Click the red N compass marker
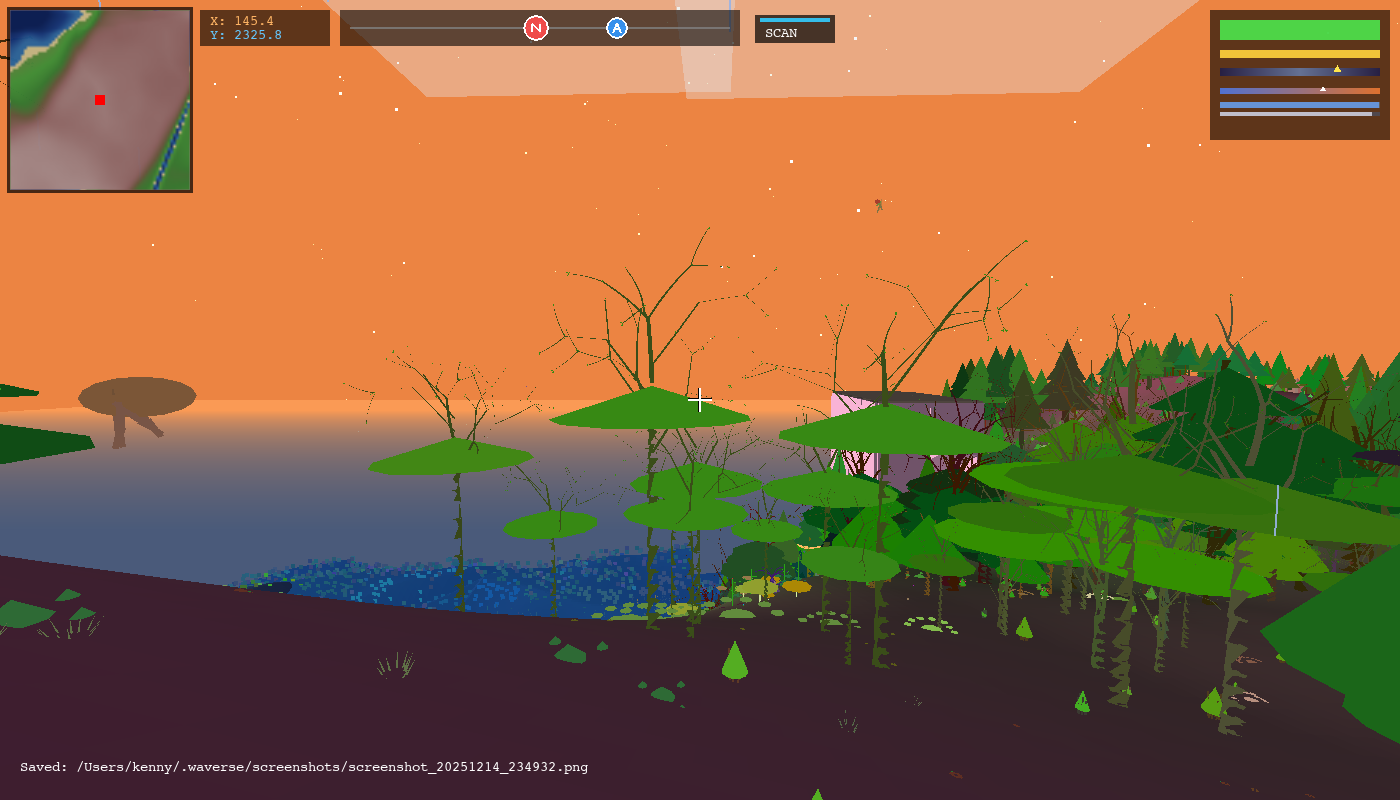Screen dimensions: 1400x800 point(537,29)
